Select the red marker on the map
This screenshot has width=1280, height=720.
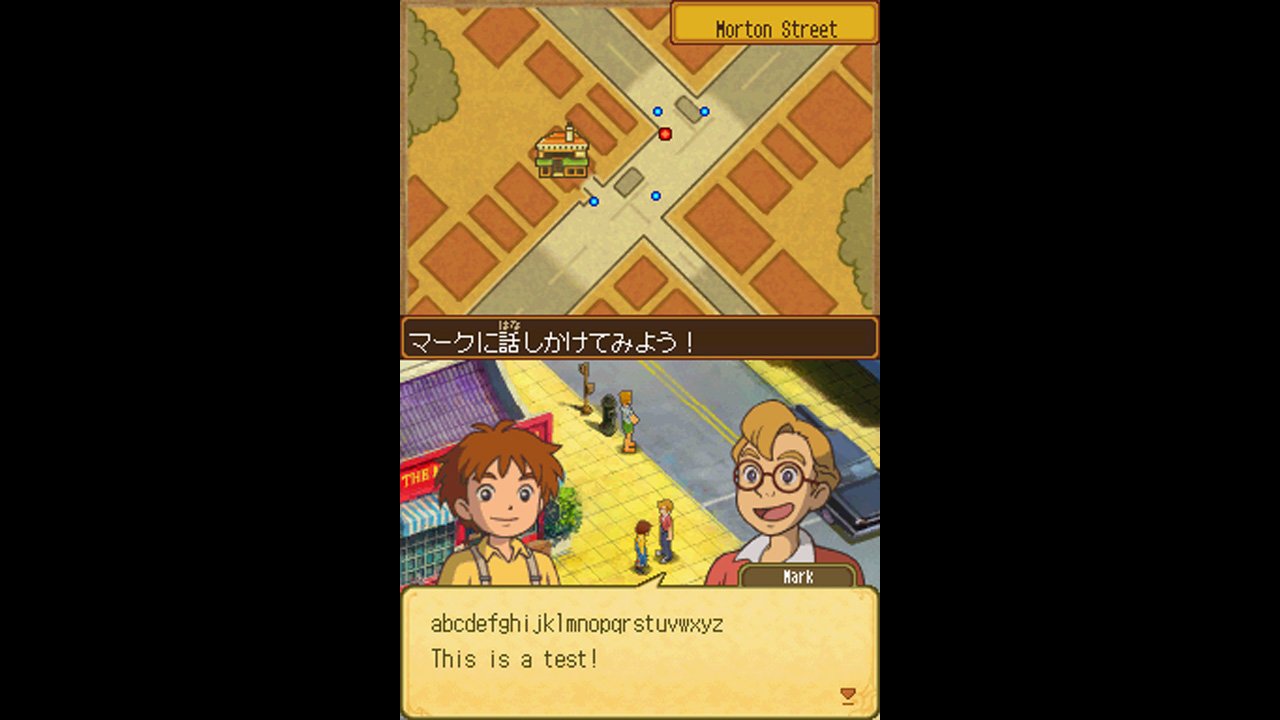(x=665, y=134)
